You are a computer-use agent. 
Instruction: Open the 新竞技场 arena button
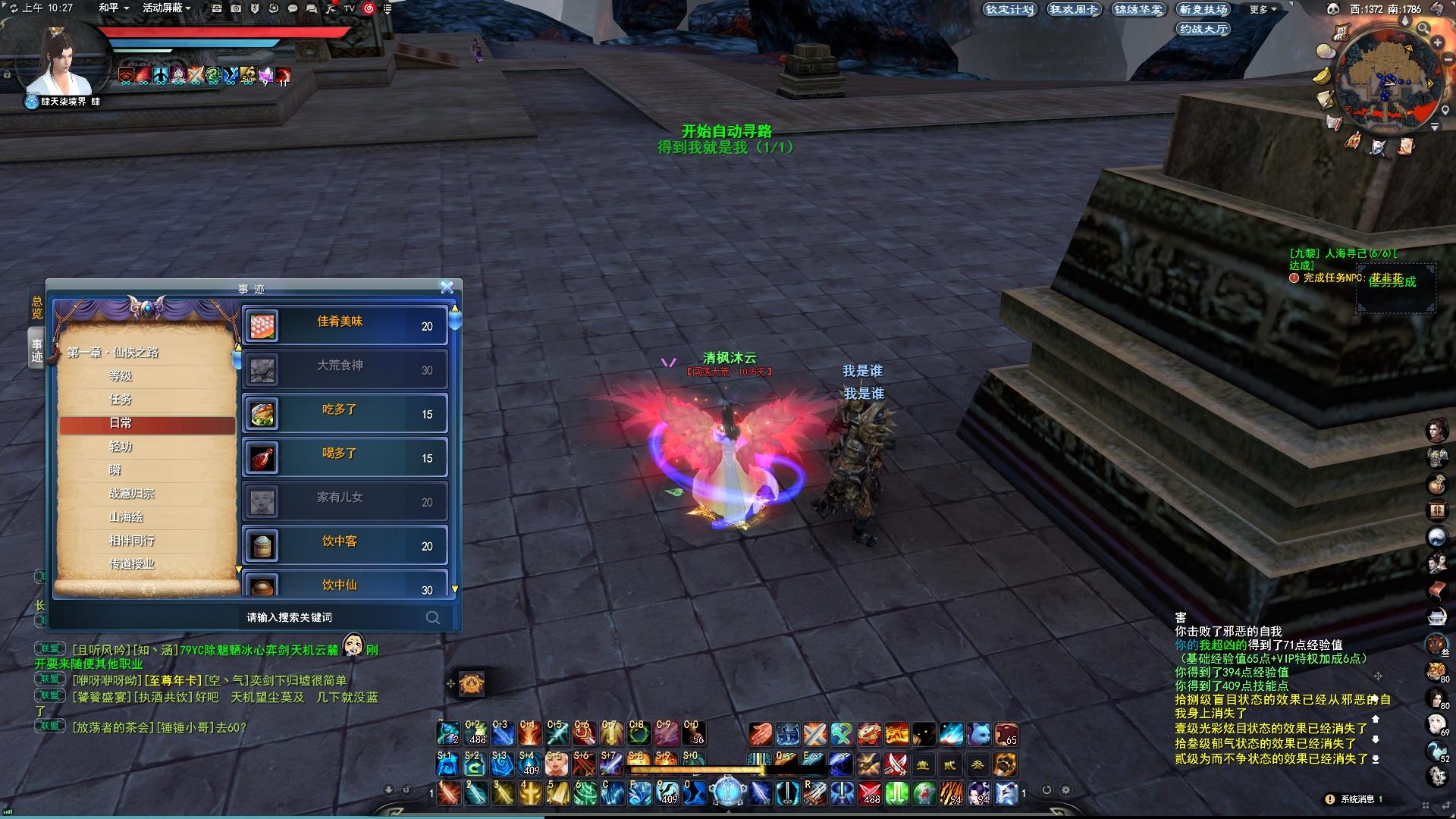(x=1203, y=10)
